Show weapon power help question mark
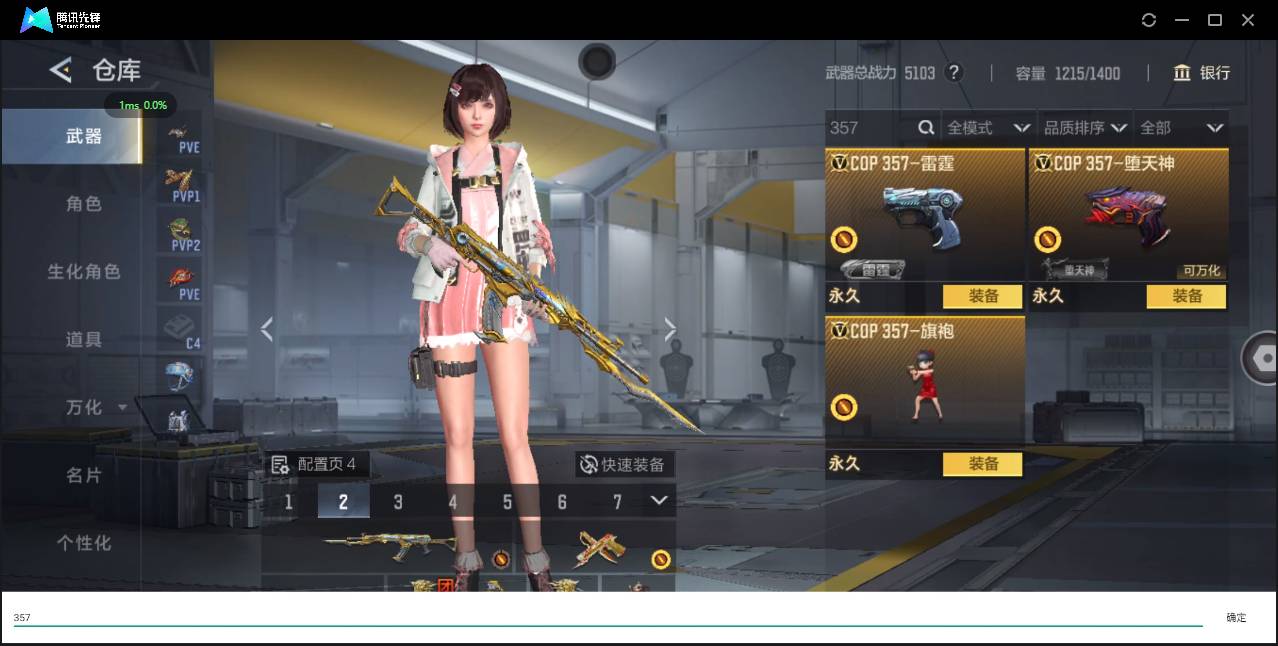This screenshot has height=646, width=1278. click(x=954, y=73)
